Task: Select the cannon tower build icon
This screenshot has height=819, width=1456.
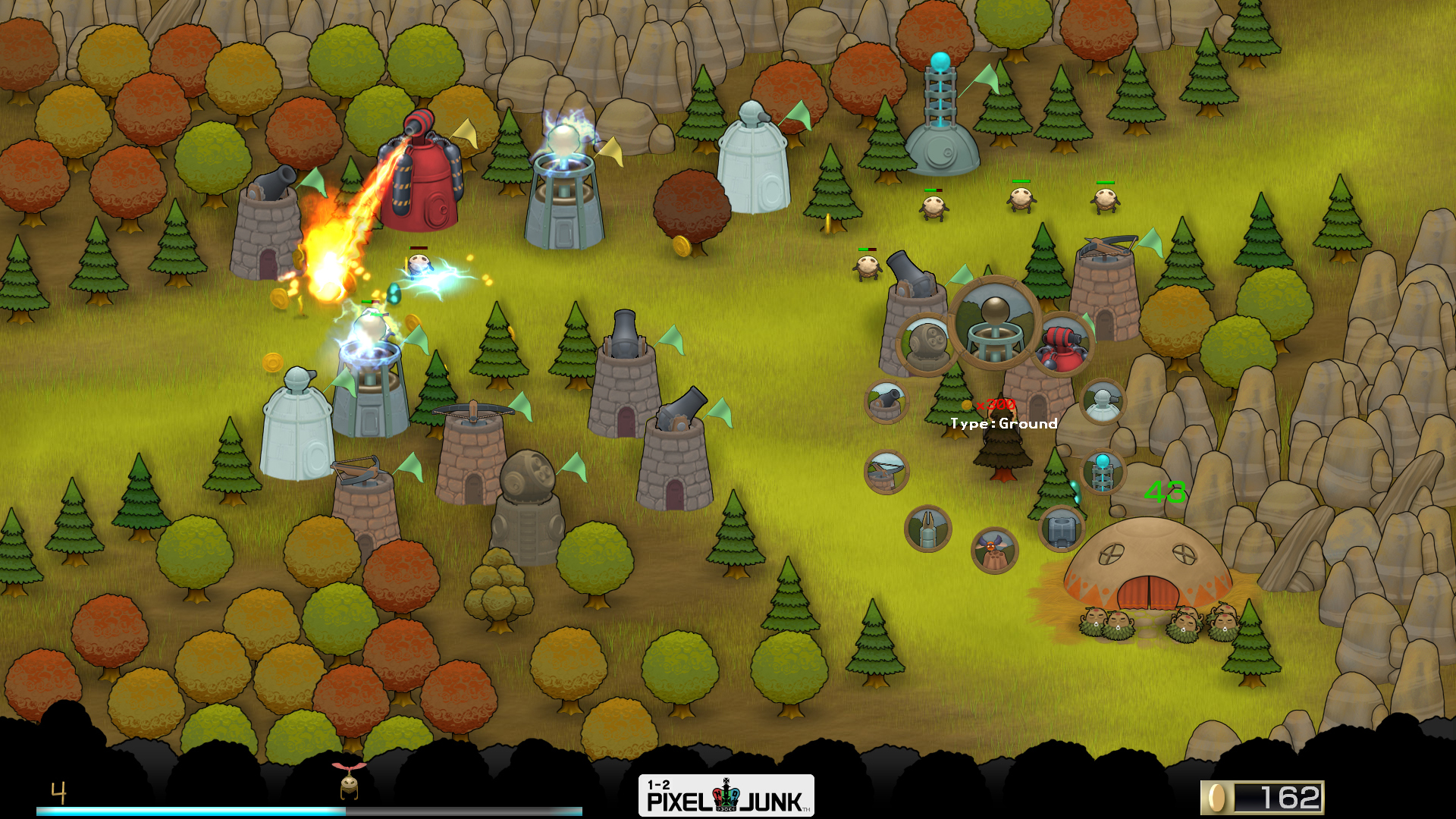Action: [x=887, y=401]
